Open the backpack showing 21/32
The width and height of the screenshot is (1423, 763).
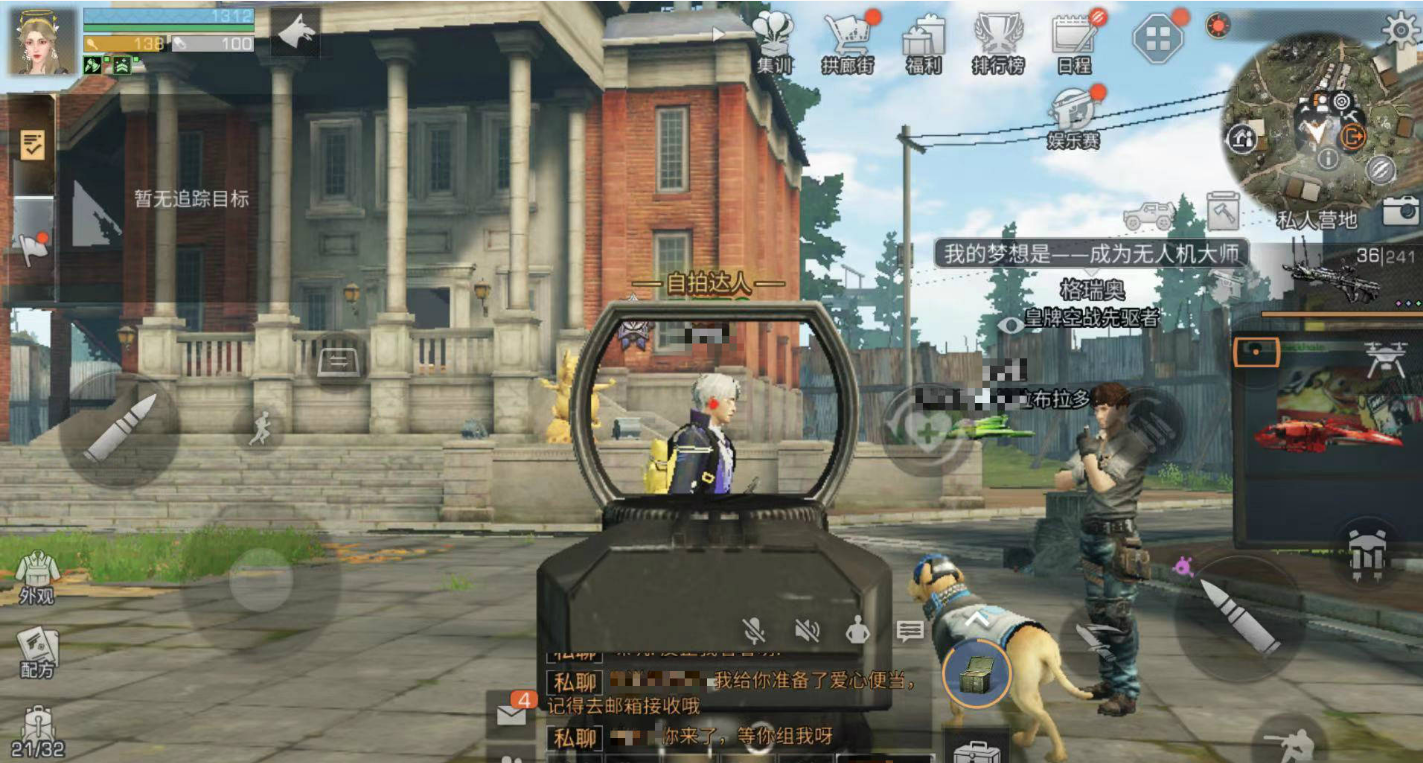point(38,732)
